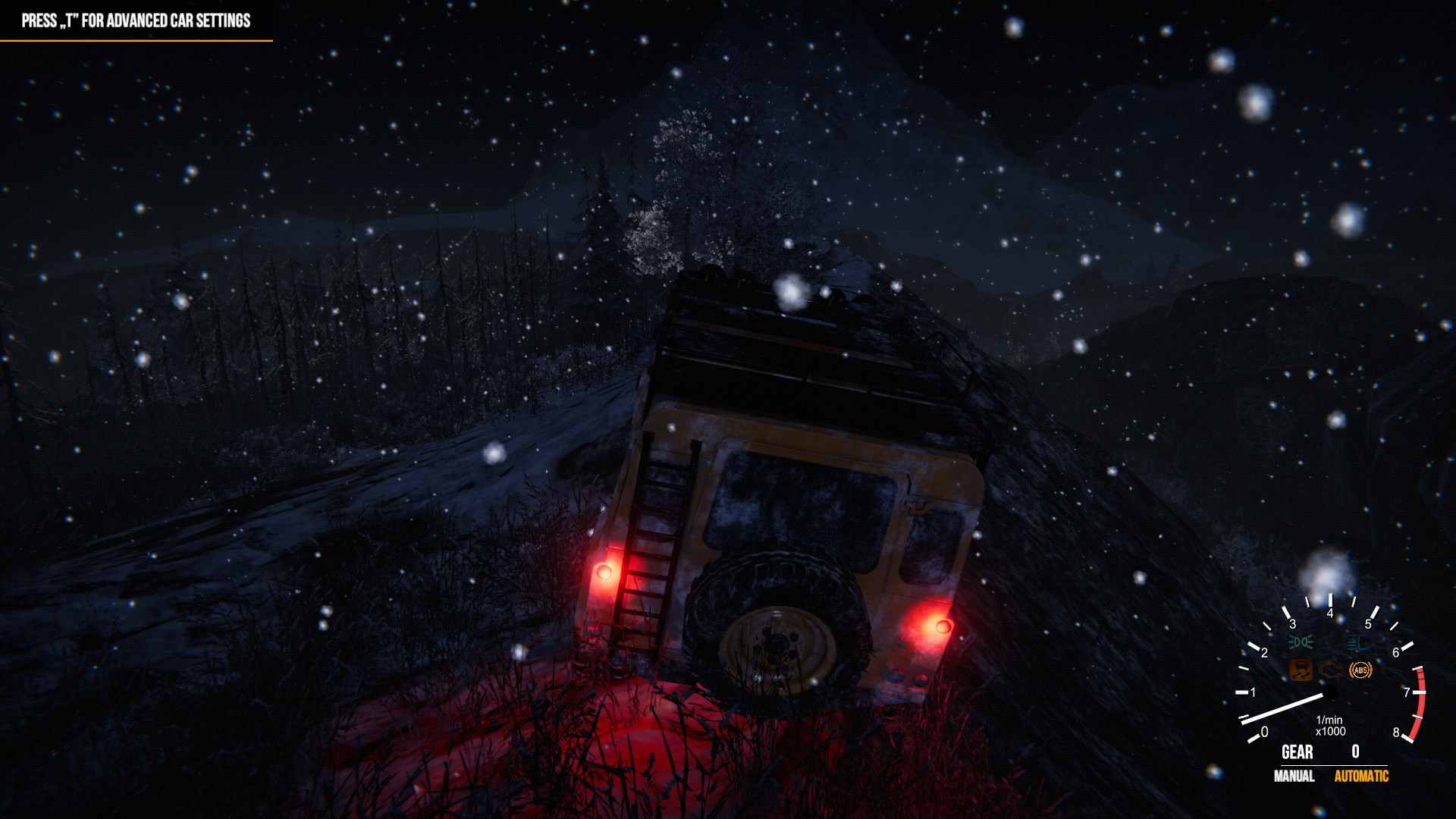
Task: Click the number 8 on the RPM dial
Action: pos(1398,733)
